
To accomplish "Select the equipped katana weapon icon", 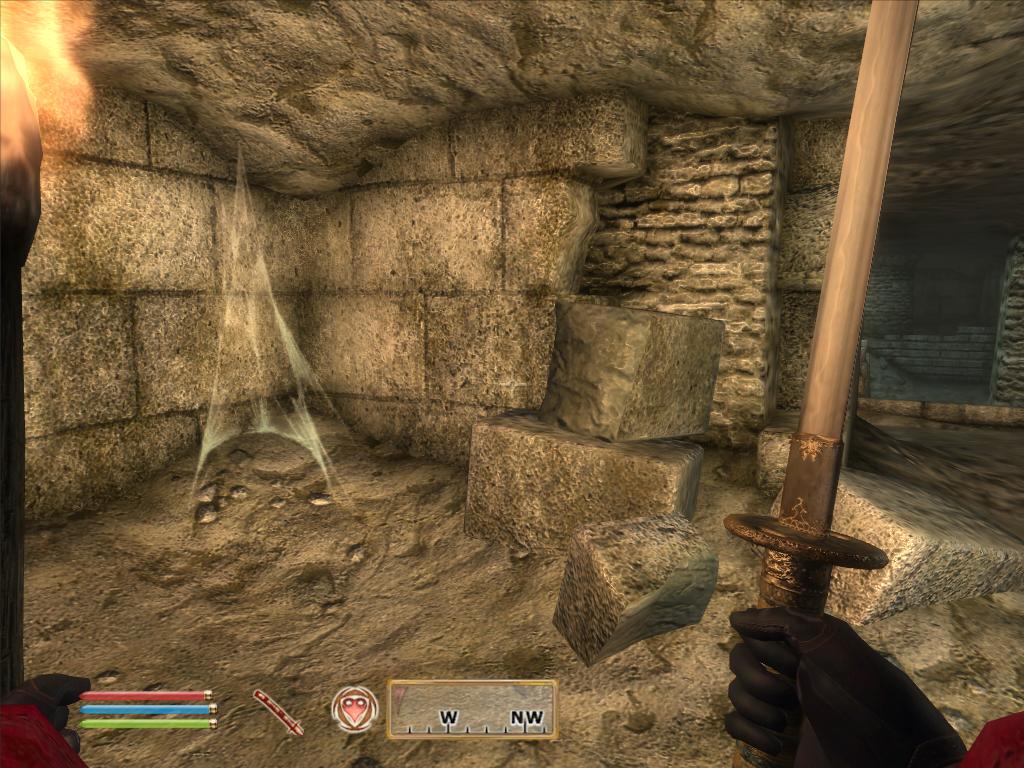I will 277,711.
